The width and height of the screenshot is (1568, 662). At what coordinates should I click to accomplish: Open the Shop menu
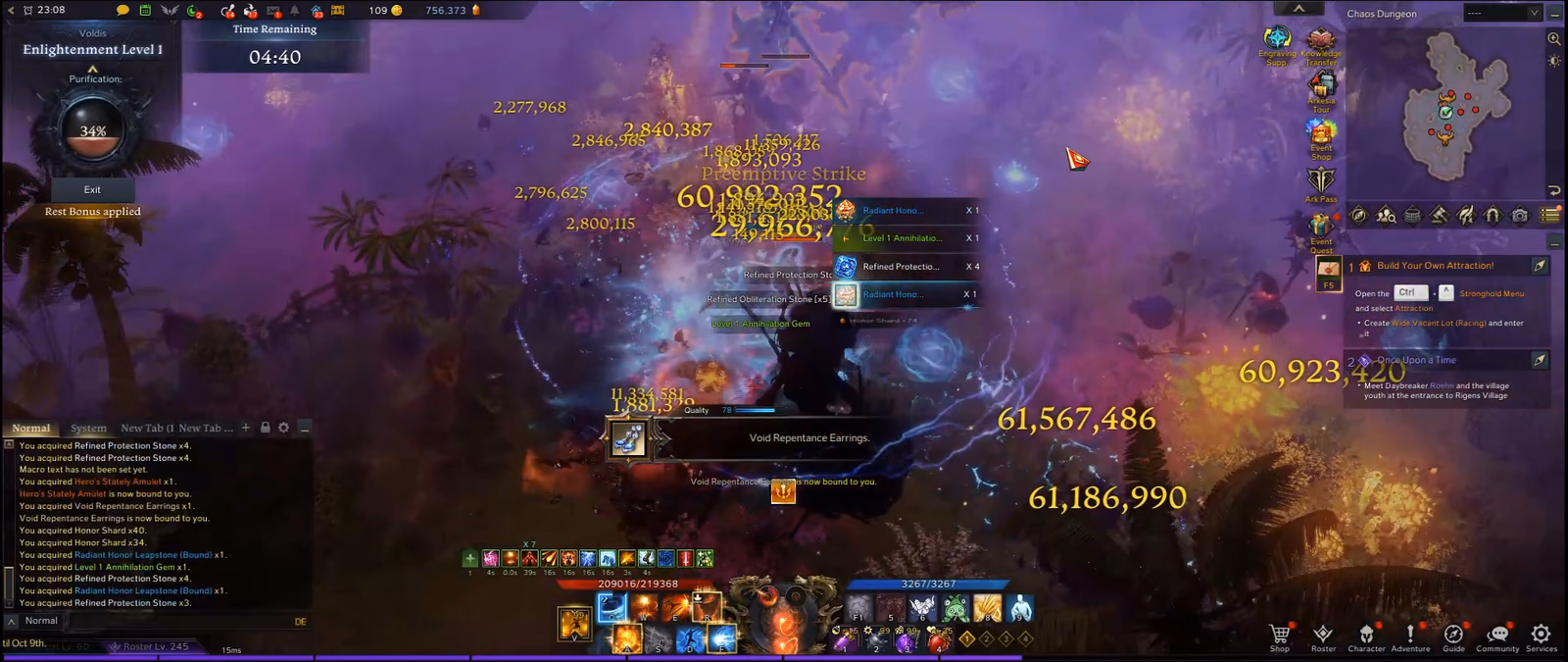click(x=1279, y=636)
